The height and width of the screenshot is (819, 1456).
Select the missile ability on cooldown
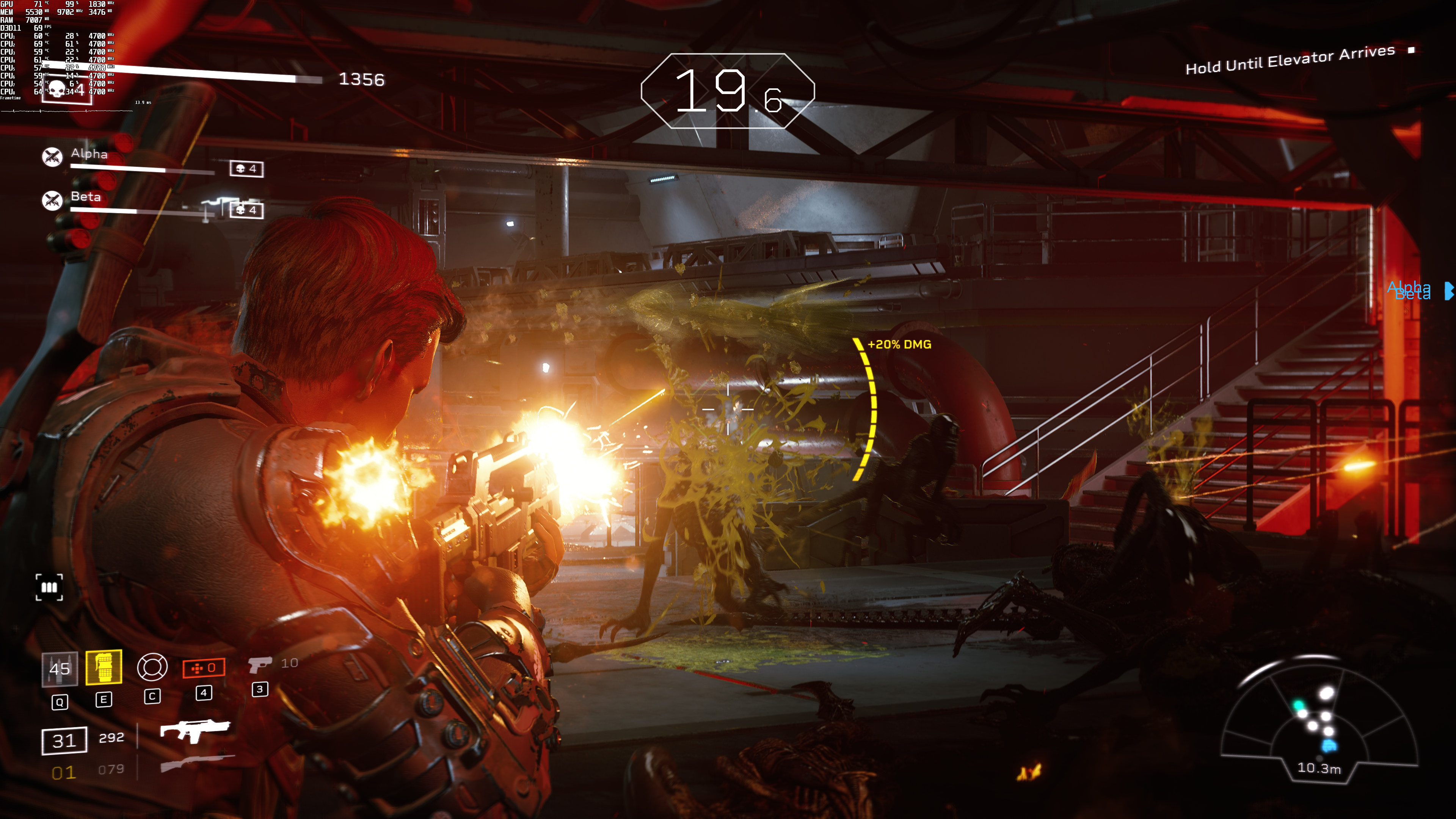pos(60,668)
